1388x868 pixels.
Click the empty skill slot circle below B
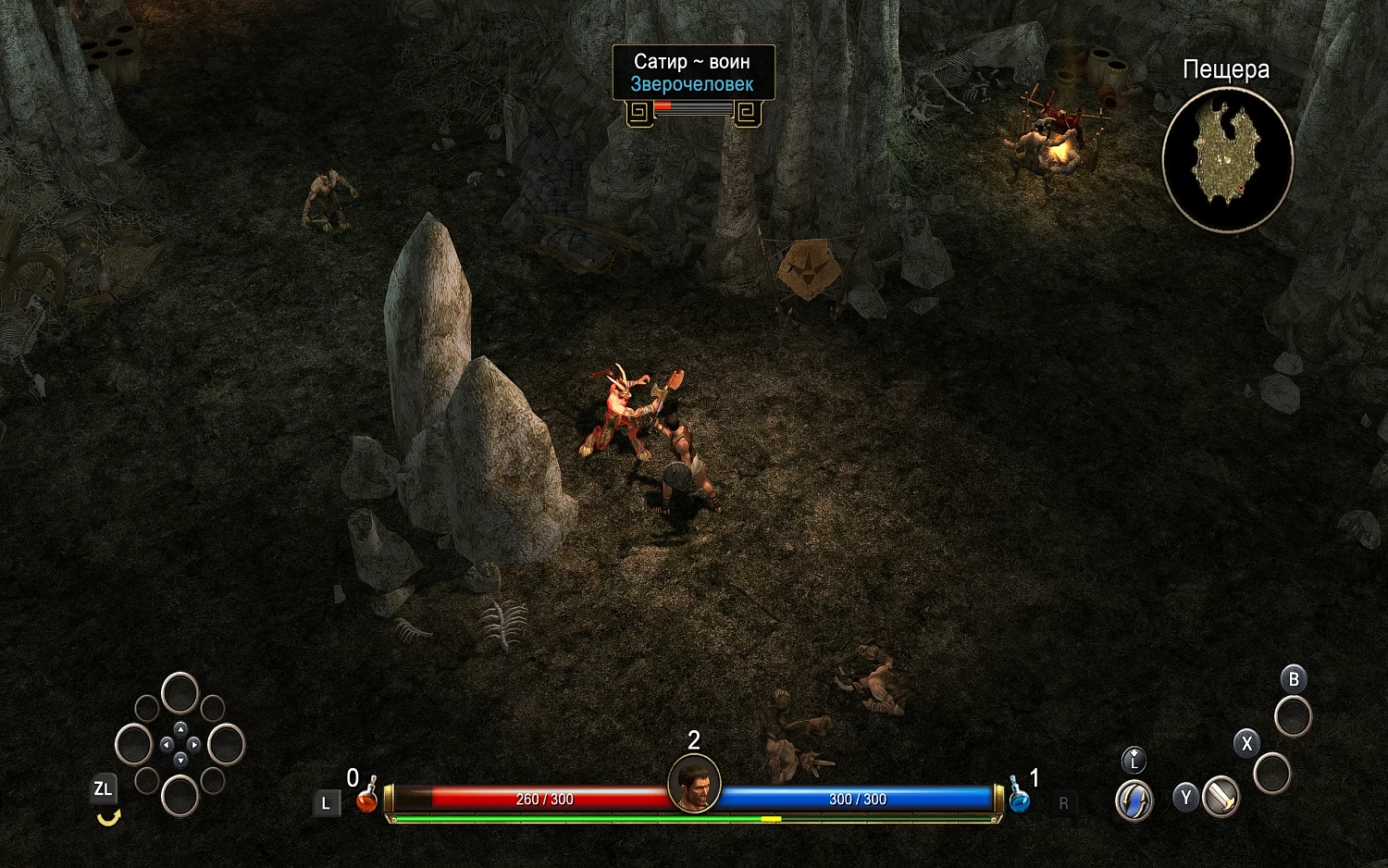pos(1293,717)
